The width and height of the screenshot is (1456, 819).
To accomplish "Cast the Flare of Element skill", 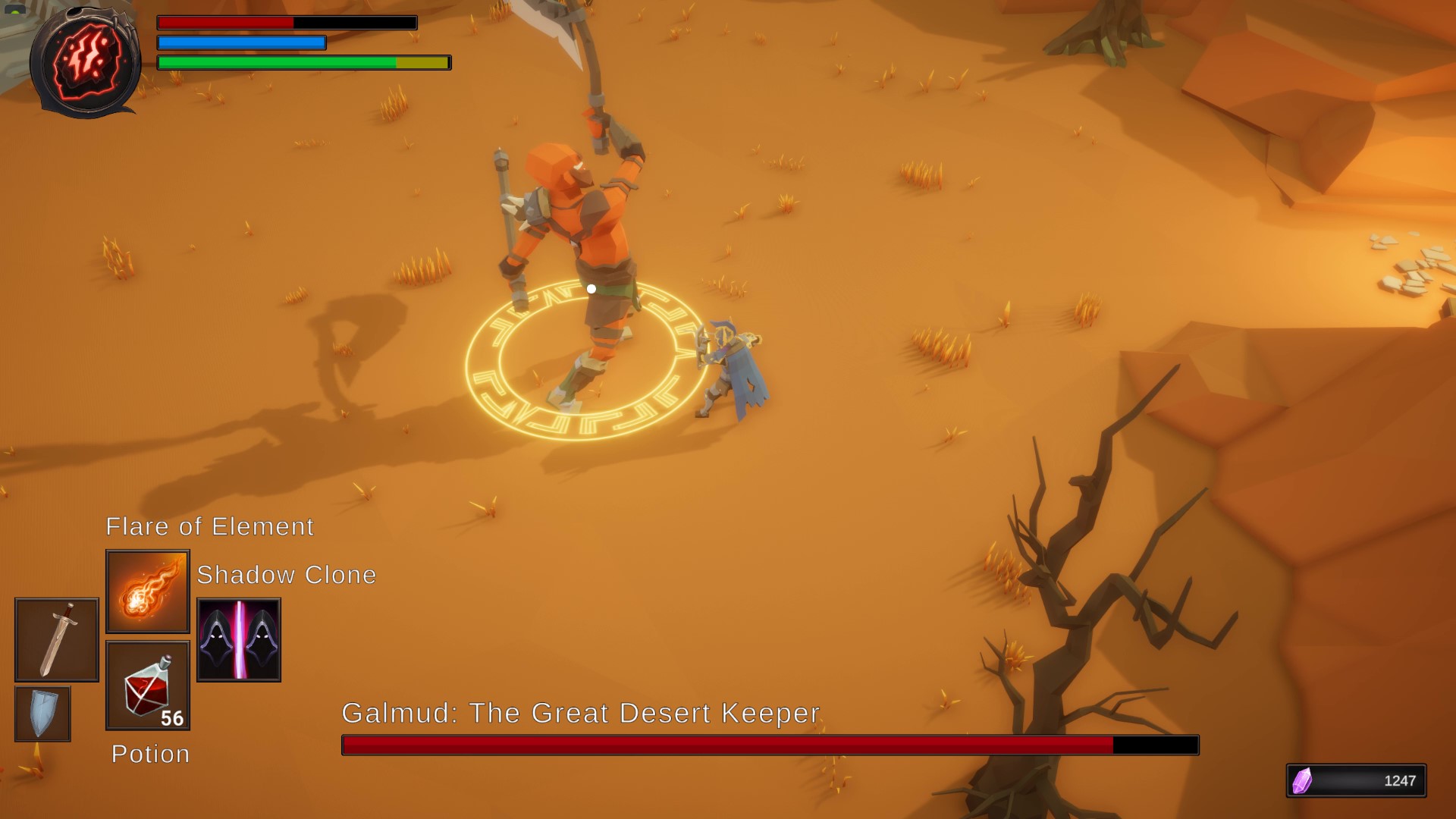I will tap(147, 590).
